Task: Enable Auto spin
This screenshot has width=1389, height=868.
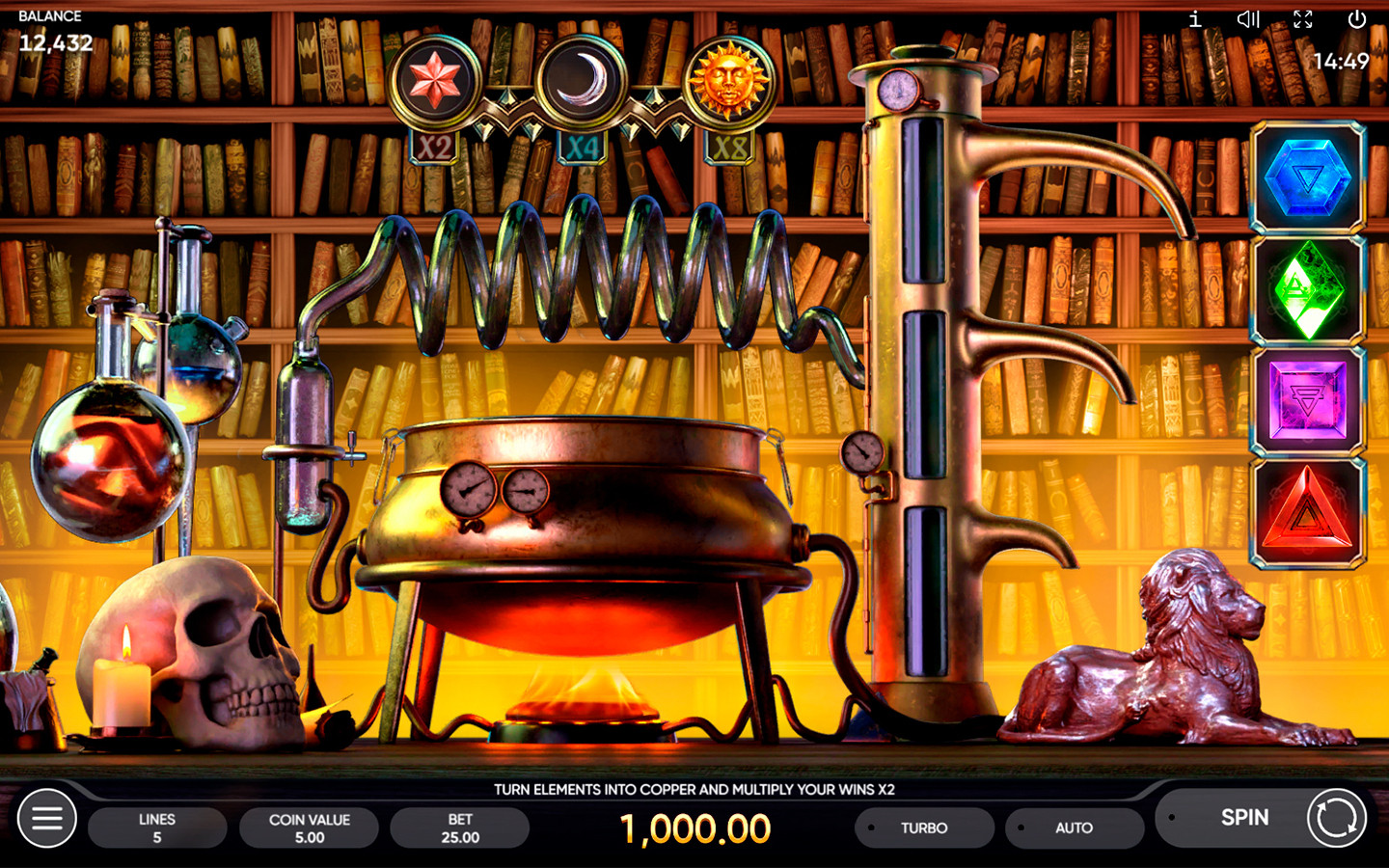Action: pyautogui.click(x=1074, y=827)
